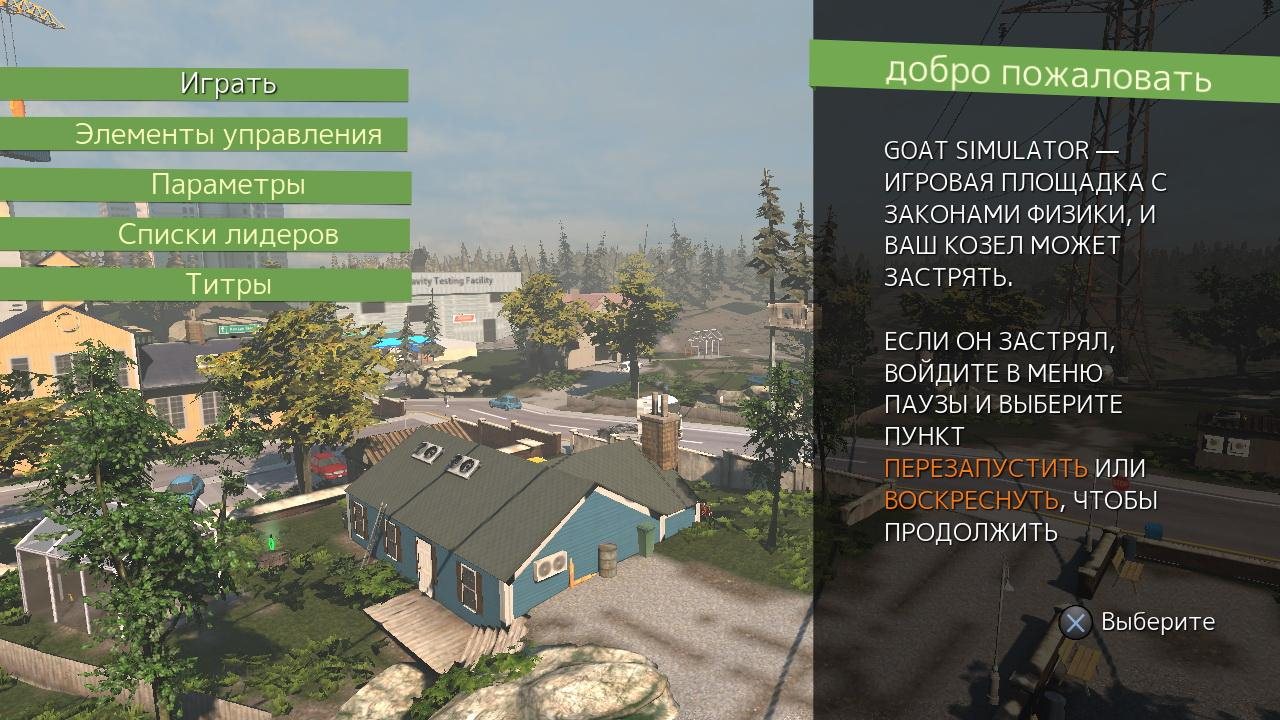
Task: View the Титры credits
Action: (x=228, y=285)
